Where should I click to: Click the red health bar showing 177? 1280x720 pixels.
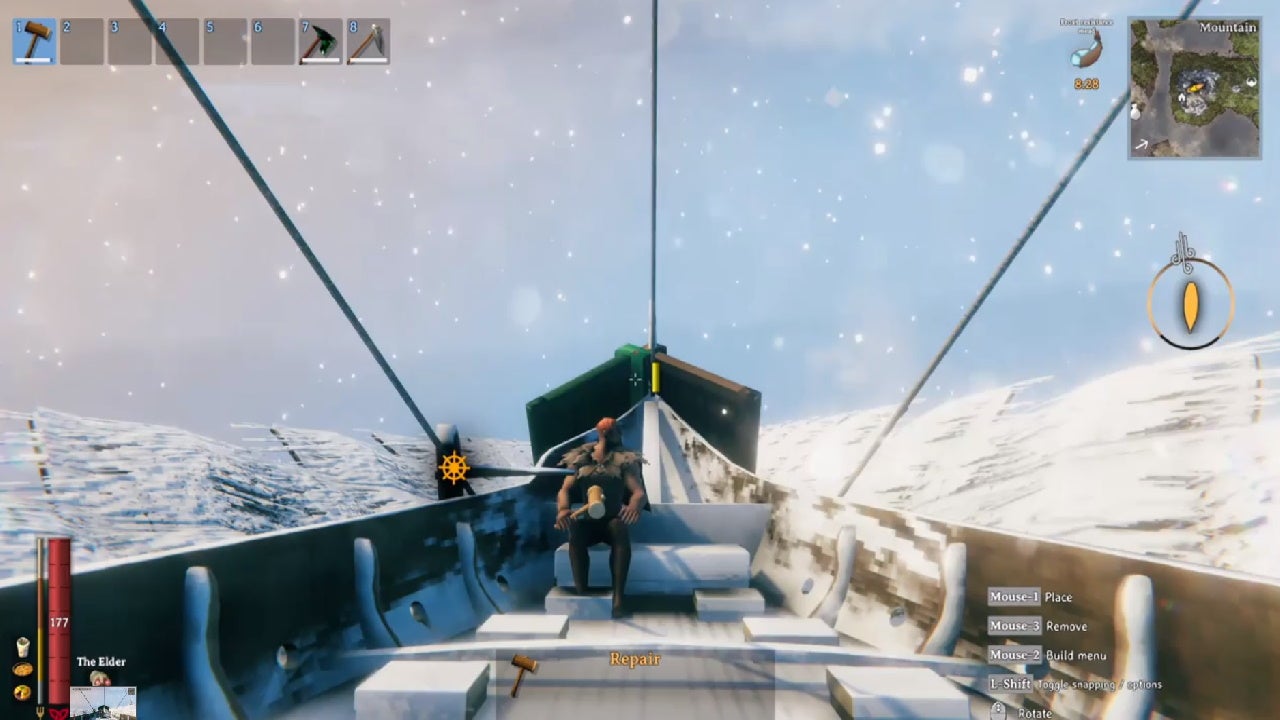point(57,622)
